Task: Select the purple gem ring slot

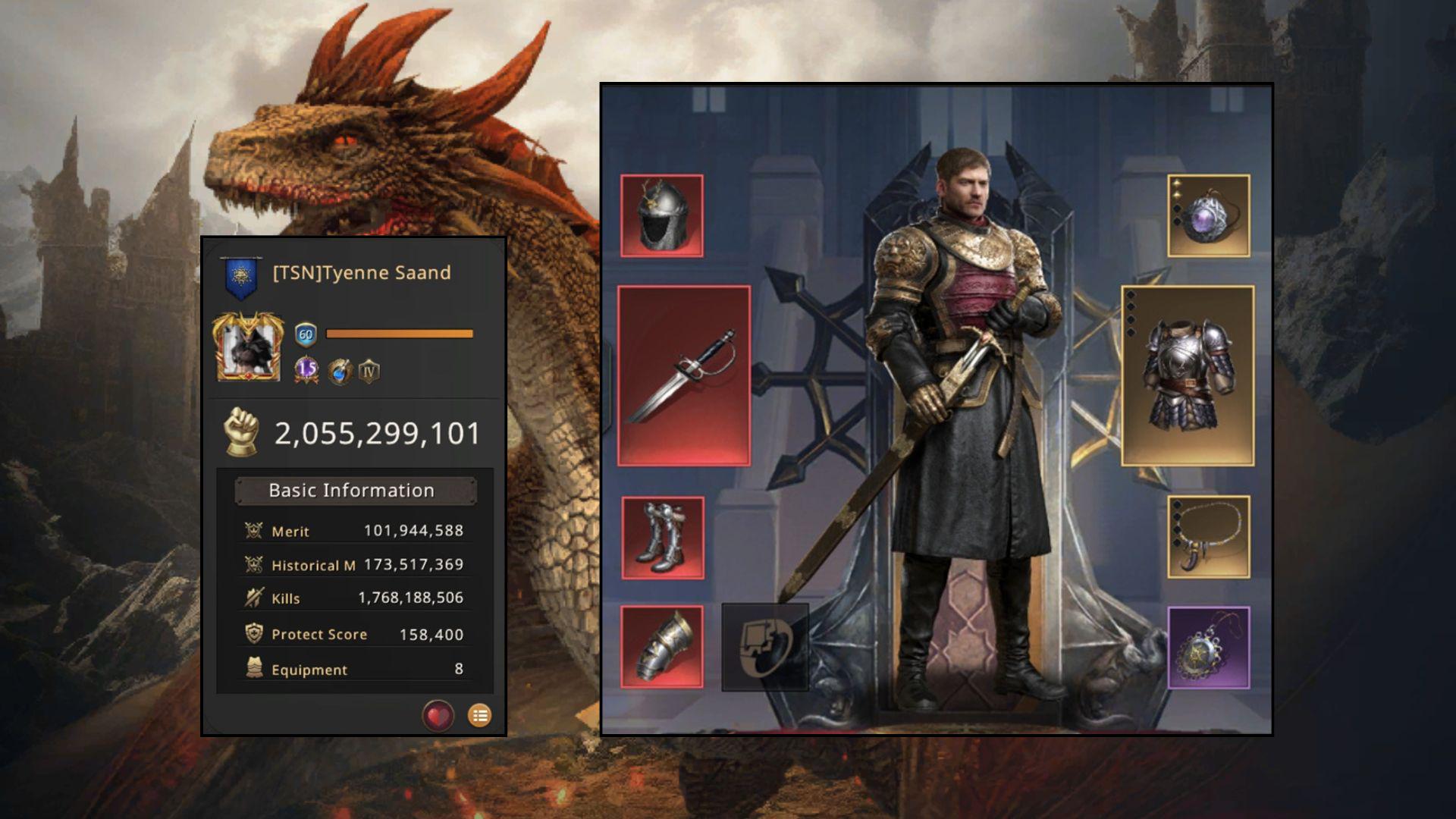Action: tap(1208, 216)
